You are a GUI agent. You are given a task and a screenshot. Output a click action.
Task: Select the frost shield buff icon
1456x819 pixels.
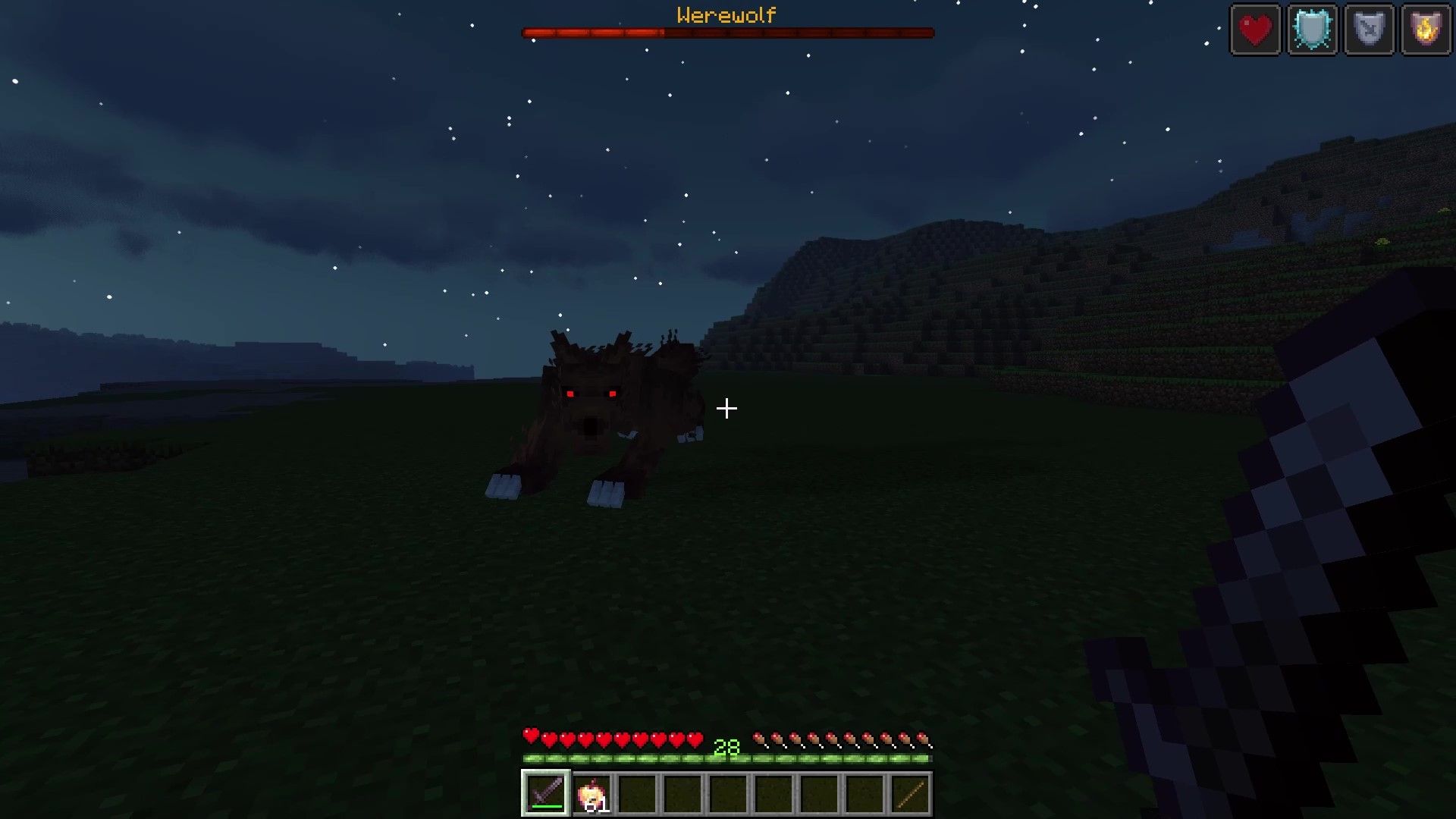(1312, 30)
